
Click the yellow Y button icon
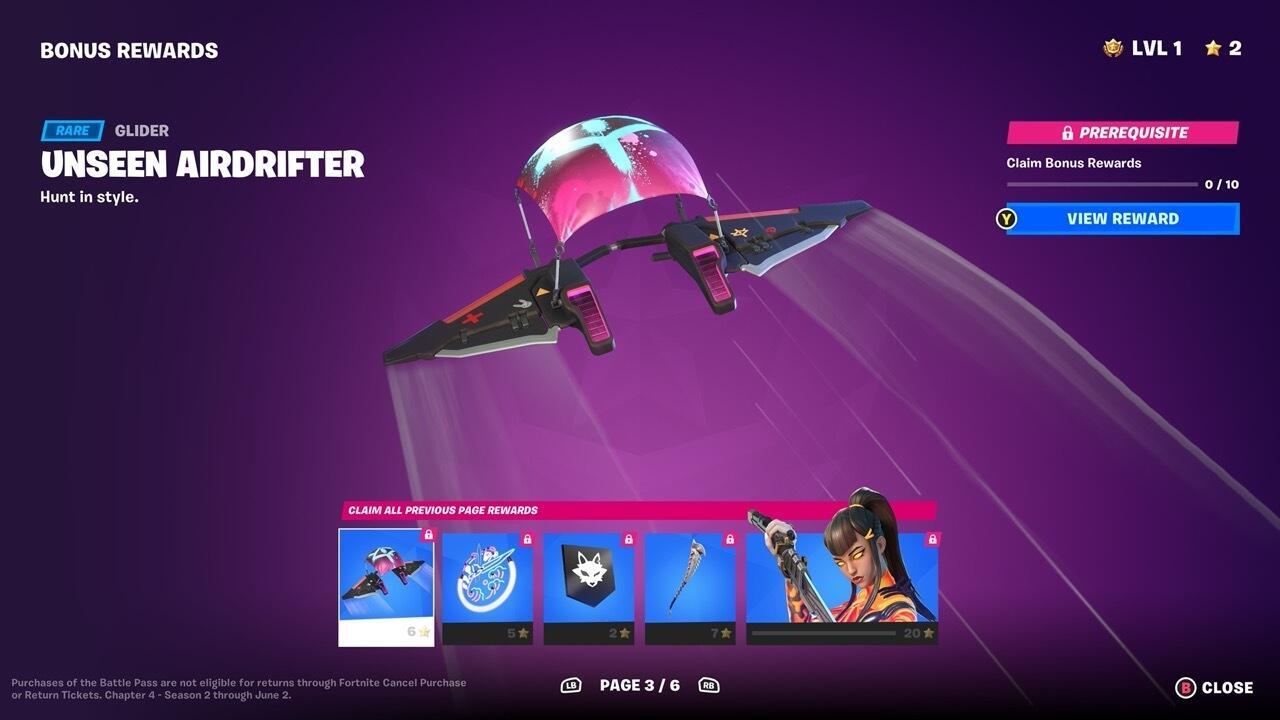[x=1007, y=218]
